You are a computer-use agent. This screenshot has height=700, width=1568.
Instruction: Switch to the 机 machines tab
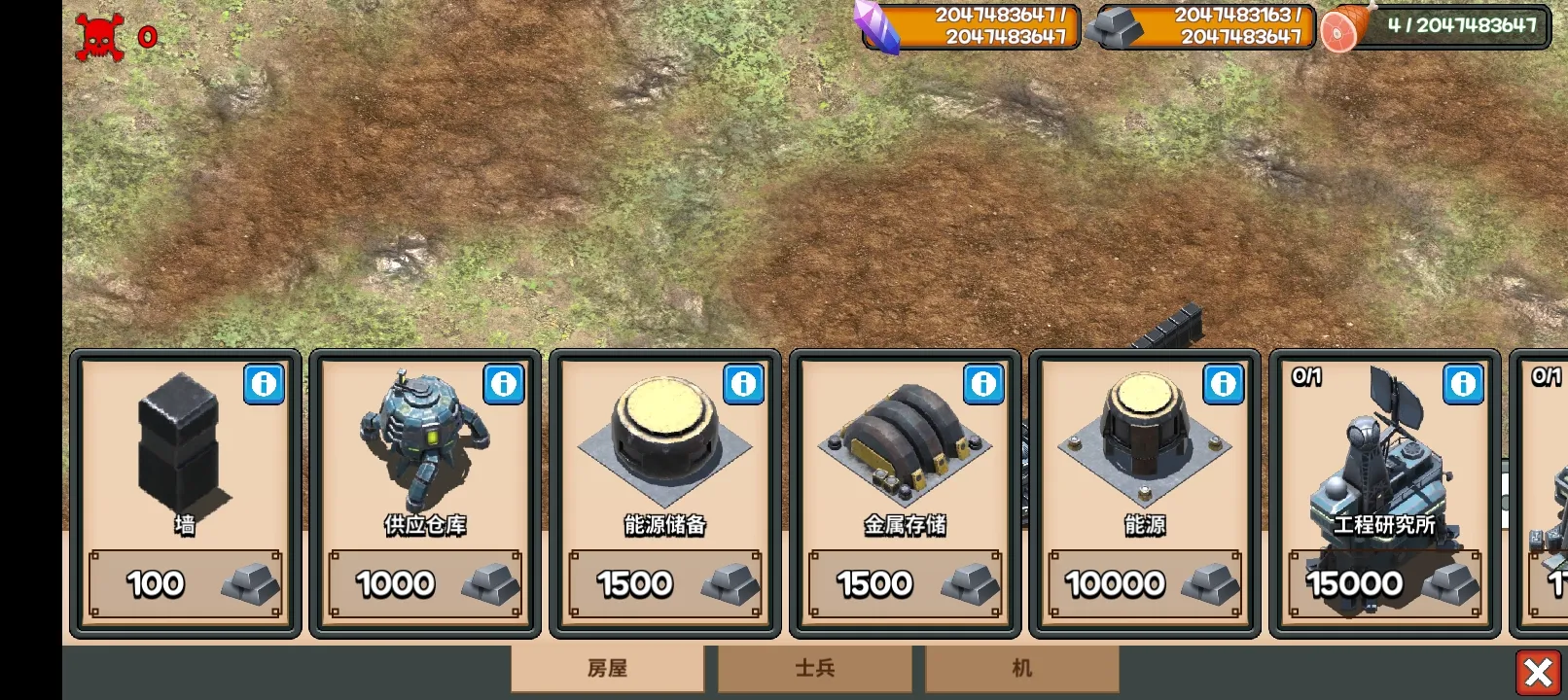[x=1021, y=669]
